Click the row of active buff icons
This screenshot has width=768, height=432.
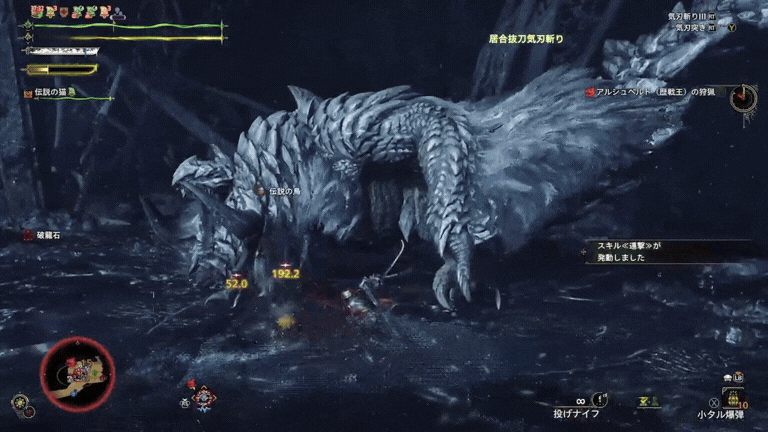pyautogui.click(x=77, y=12)
